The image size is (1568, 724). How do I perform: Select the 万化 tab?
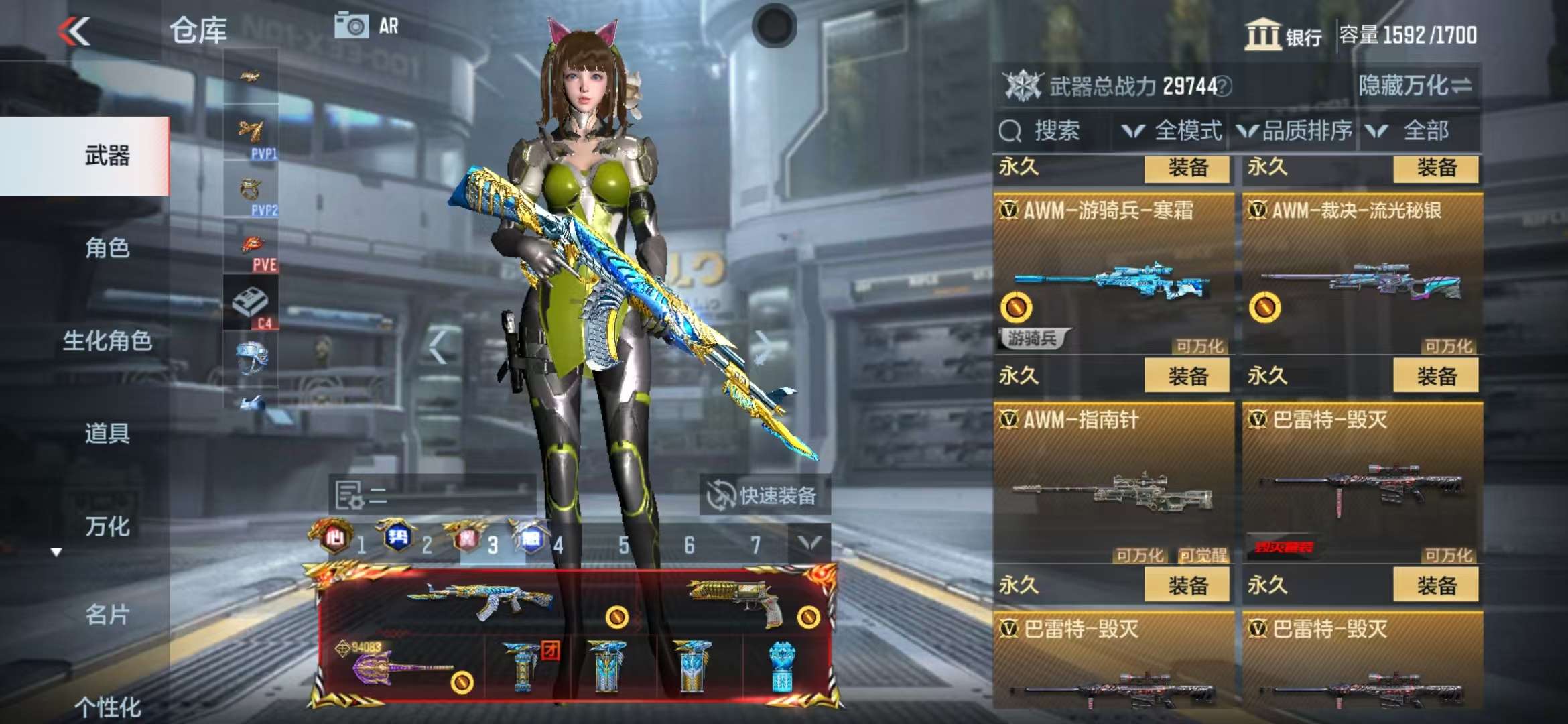(x=107, y=526)
